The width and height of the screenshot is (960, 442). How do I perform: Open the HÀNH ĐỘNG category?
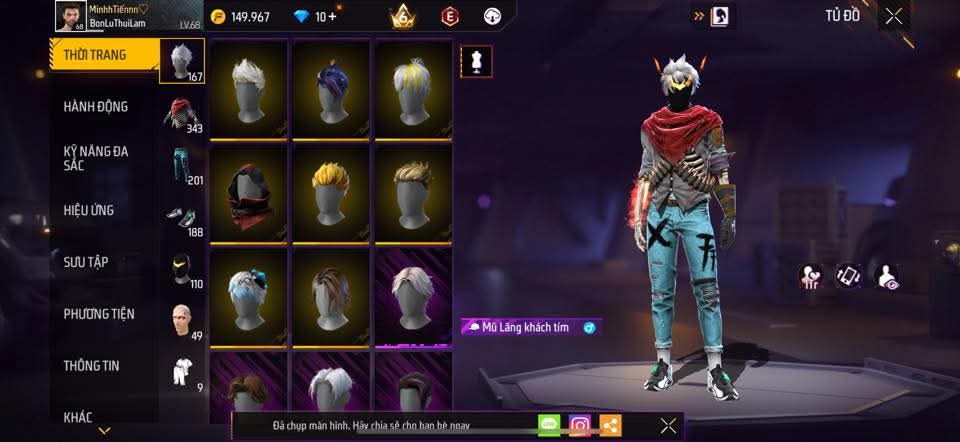pos(95,107)
